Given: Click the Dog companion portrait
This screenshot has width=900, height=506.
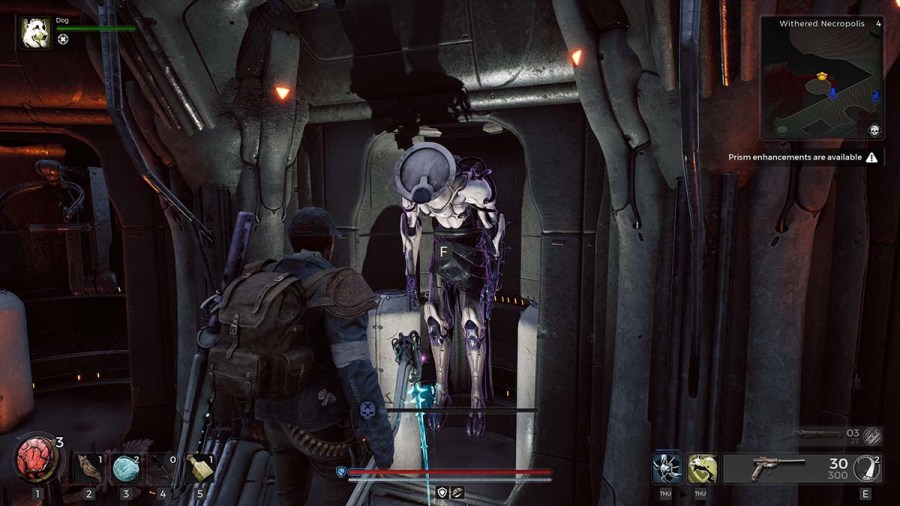Looking at the screenshot, I should tap(37, 33).
